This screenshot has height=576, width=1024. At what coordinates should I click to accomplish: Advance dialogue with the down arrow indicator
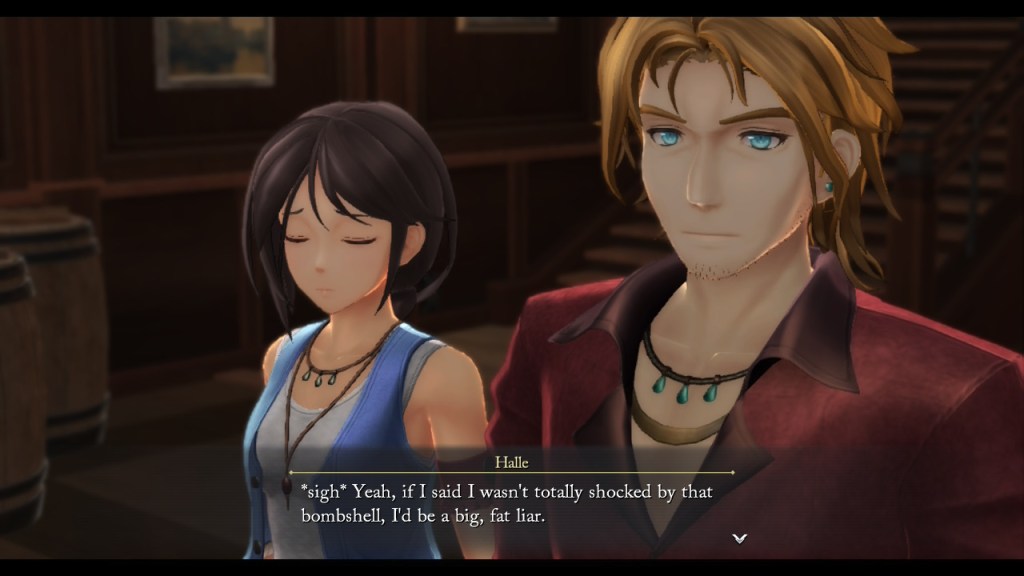(x=739, y=538)
